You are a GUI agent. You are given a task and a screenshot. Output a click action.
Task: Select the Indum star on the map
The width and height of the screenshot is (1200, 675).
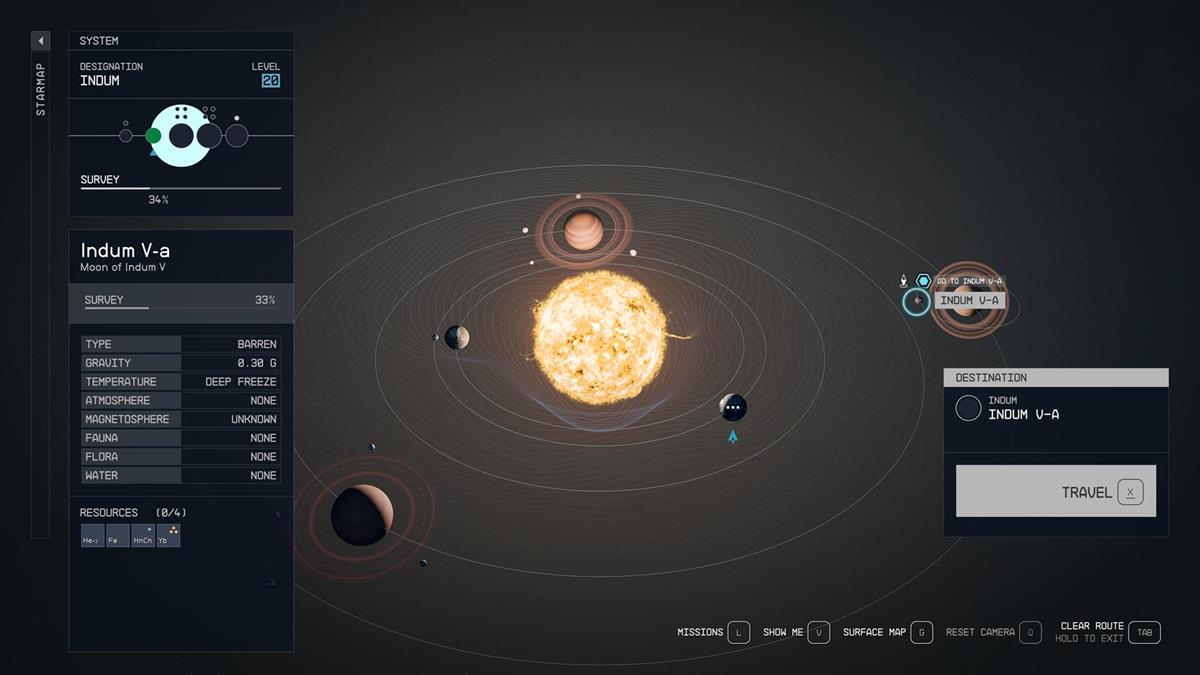[599, 337]
